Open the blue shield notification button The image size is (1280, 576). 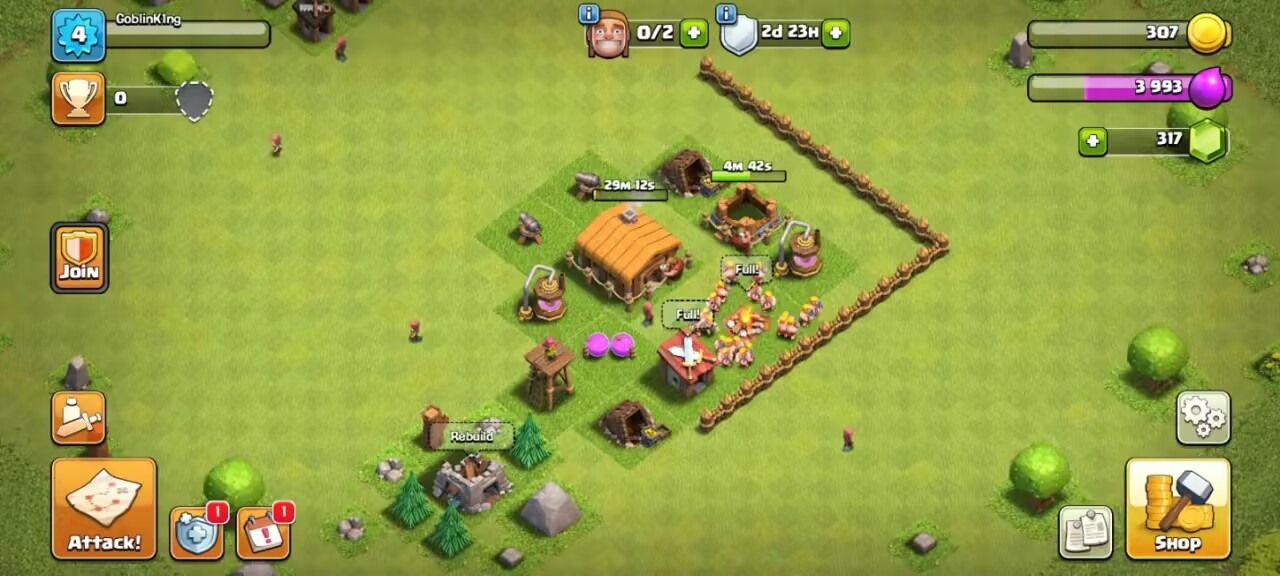click(x=196, y=532)
